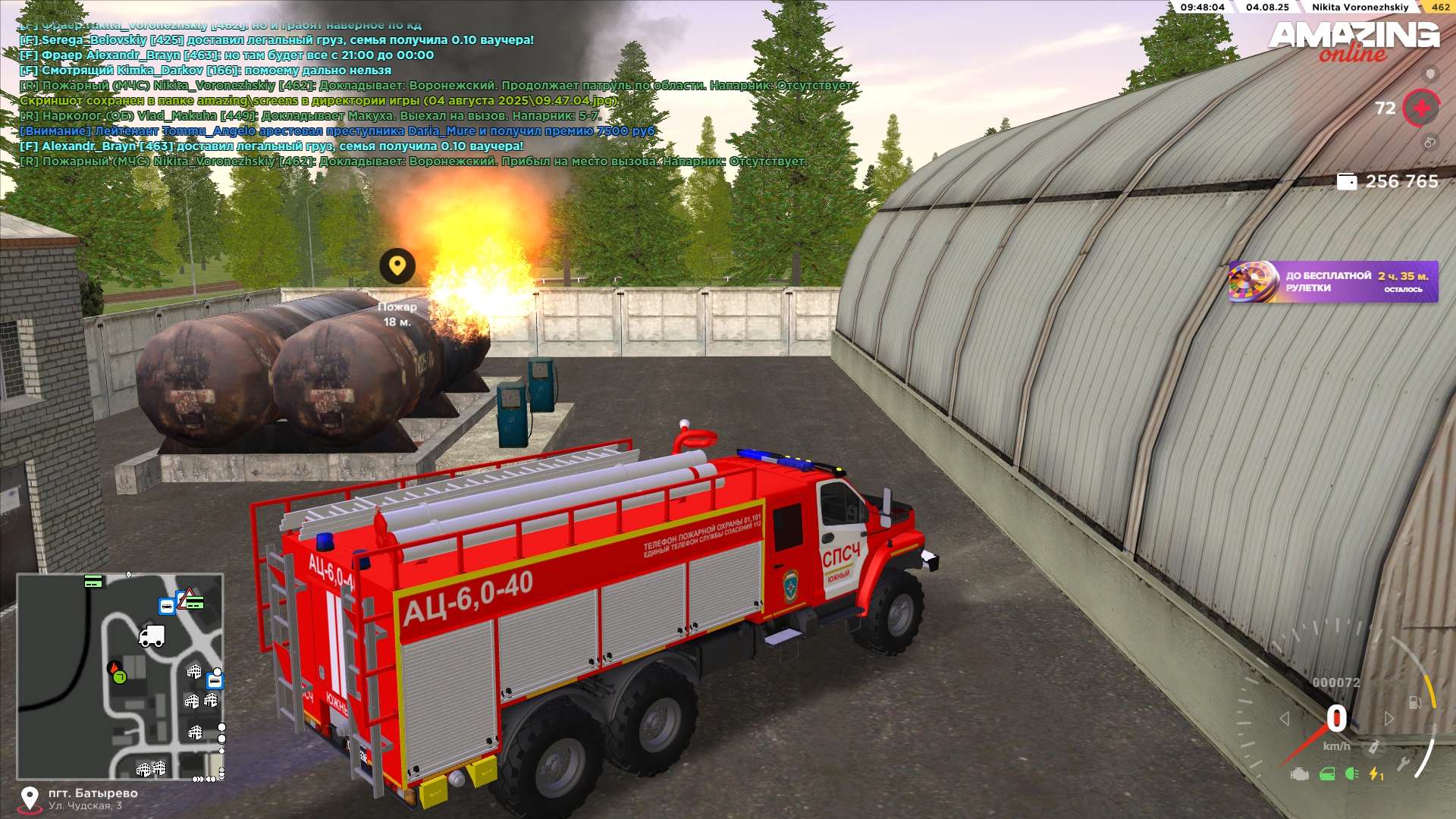The width and height of the screenshot is (1456, 819).
Task: Click the engine status icon on the speedometer
Action: [x=1300, y=774]
